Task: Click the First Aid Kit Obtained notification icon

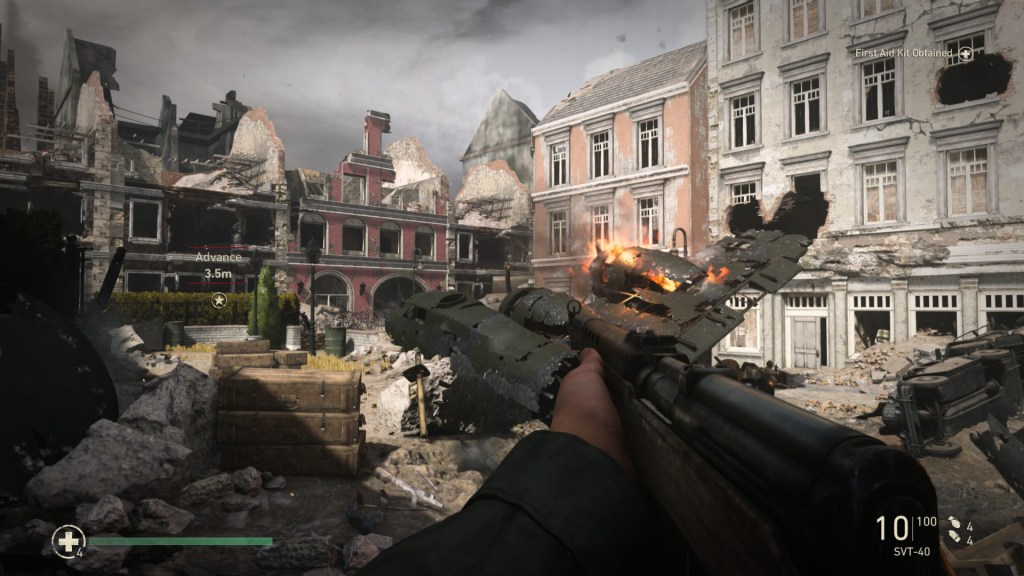Action: coord(966,52)
